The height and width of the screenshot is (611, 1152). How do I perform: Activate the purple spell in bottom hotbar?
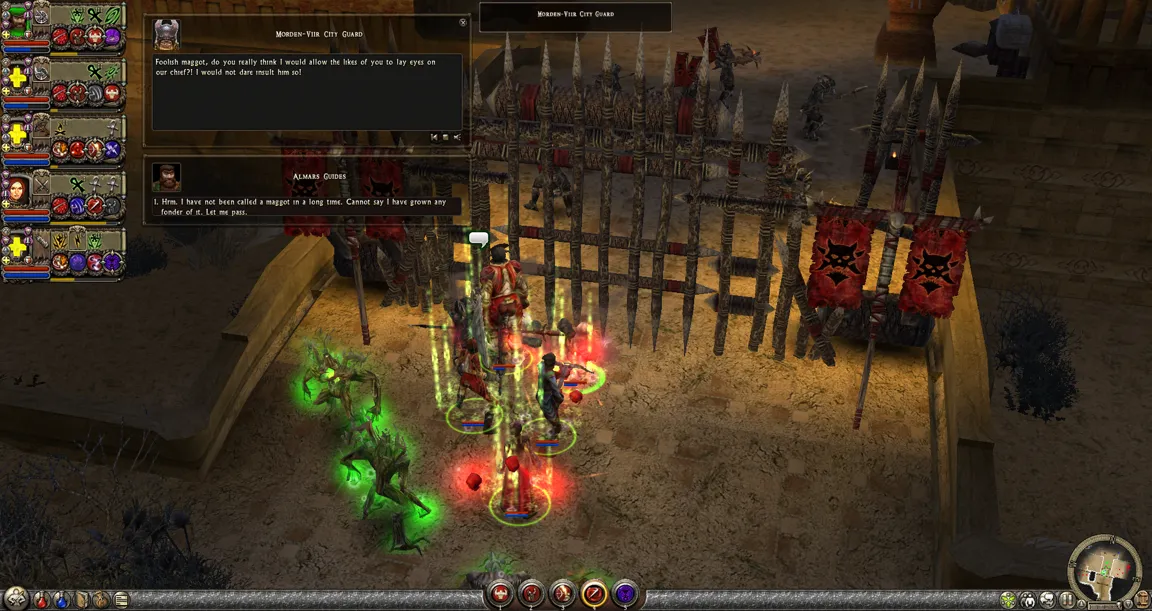[625, 593]
